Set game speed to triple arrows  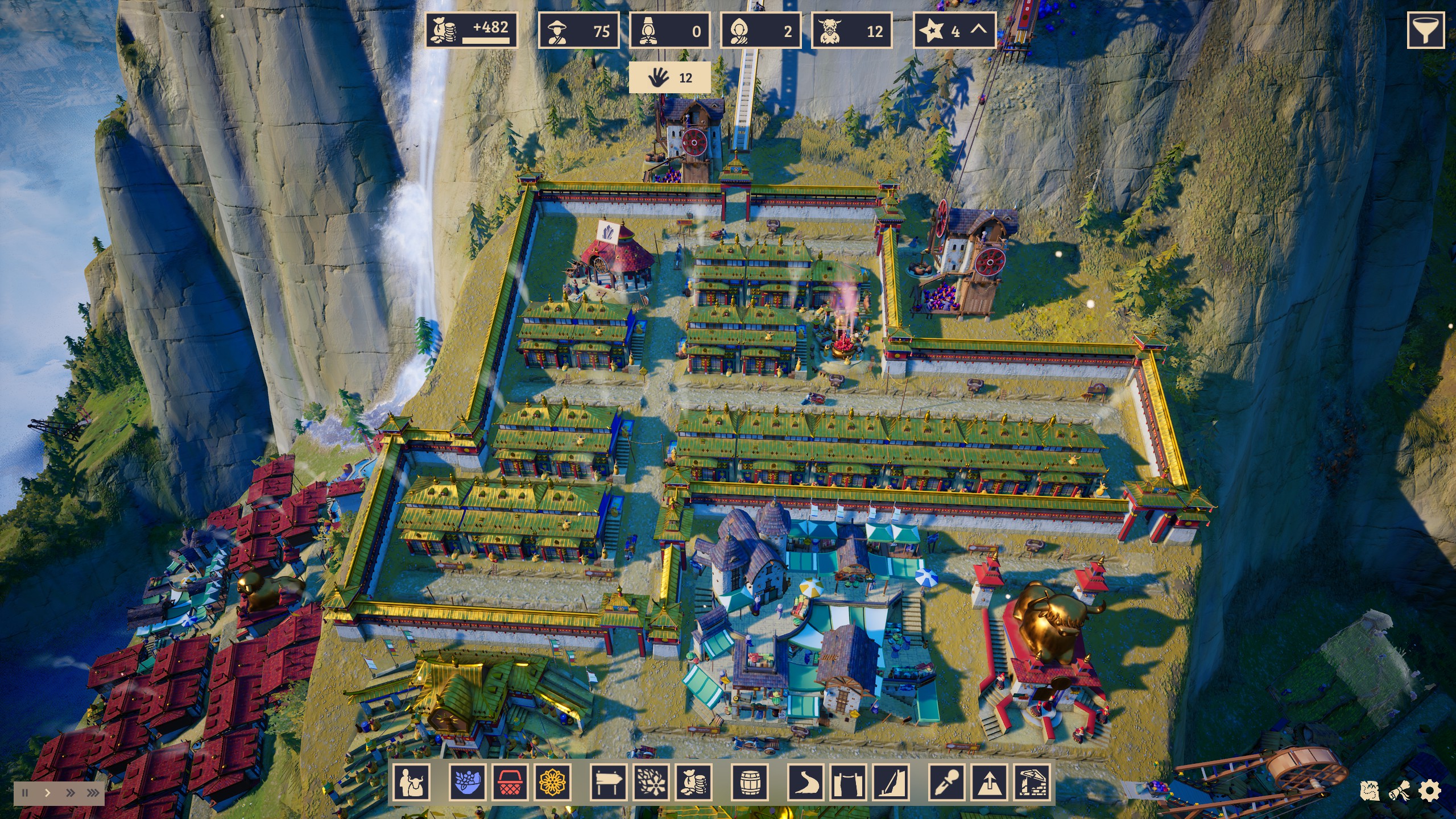[93, 793]
